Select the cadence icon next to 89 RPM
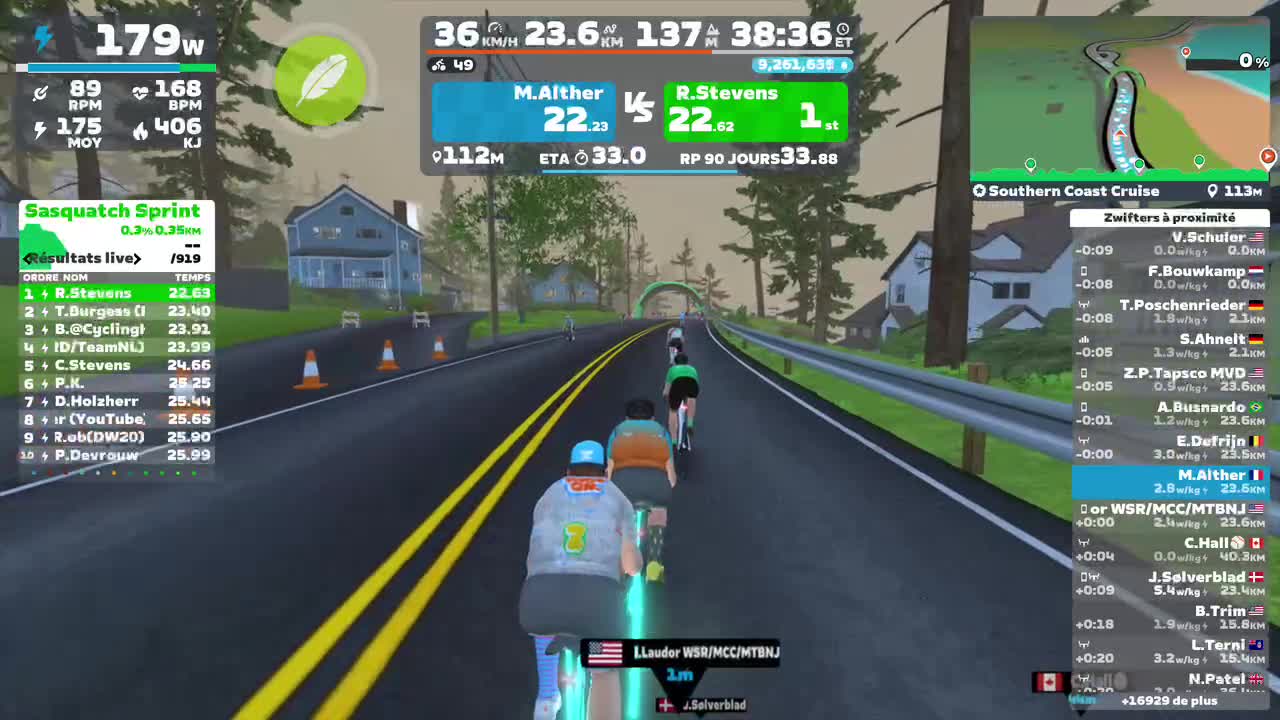1280x720 pixels. point(40,92)
